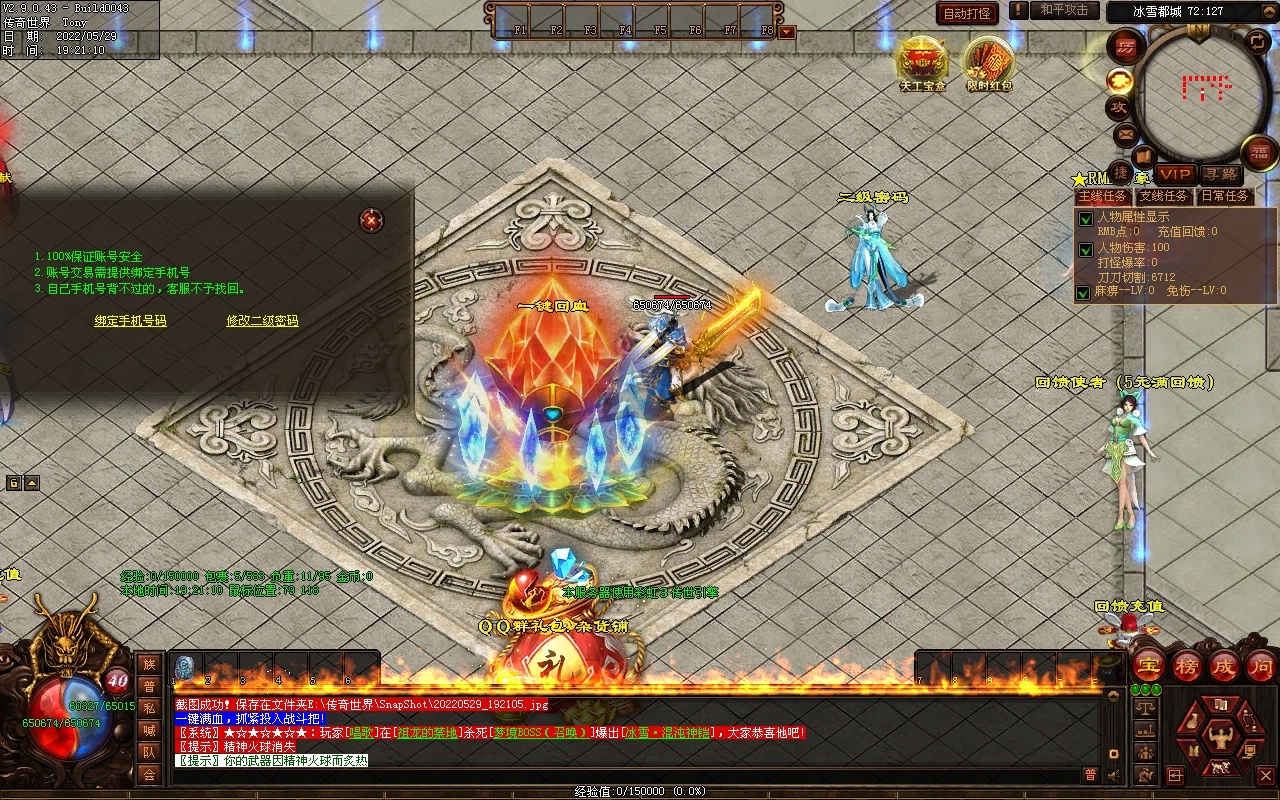Close the account security panel
The width and height of the screenshot is (1280, 800).
click(371, 220)
